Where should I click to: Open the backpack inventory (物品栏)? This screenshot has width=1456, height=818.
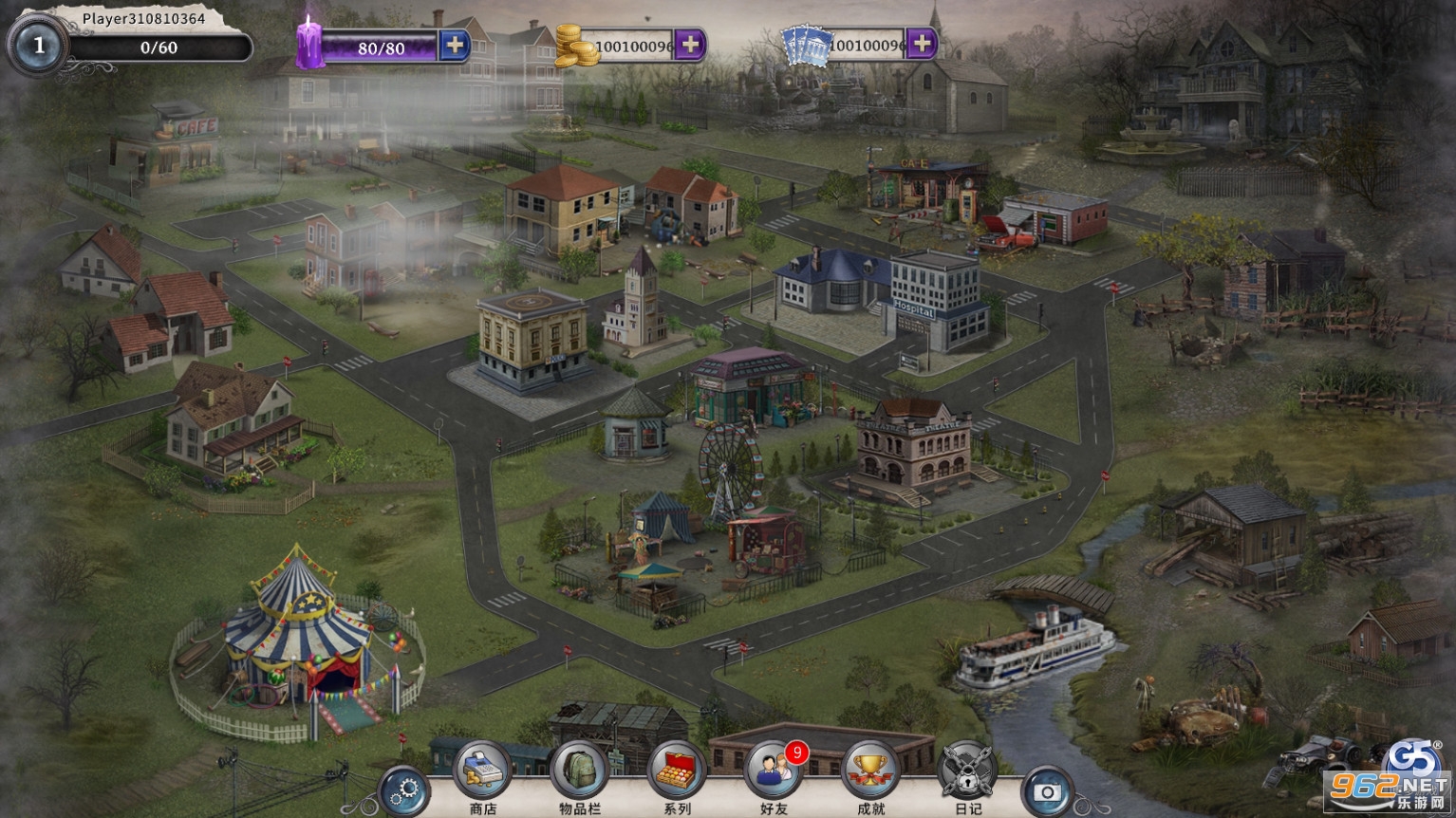pyautogui.click(x=580, y=771)
